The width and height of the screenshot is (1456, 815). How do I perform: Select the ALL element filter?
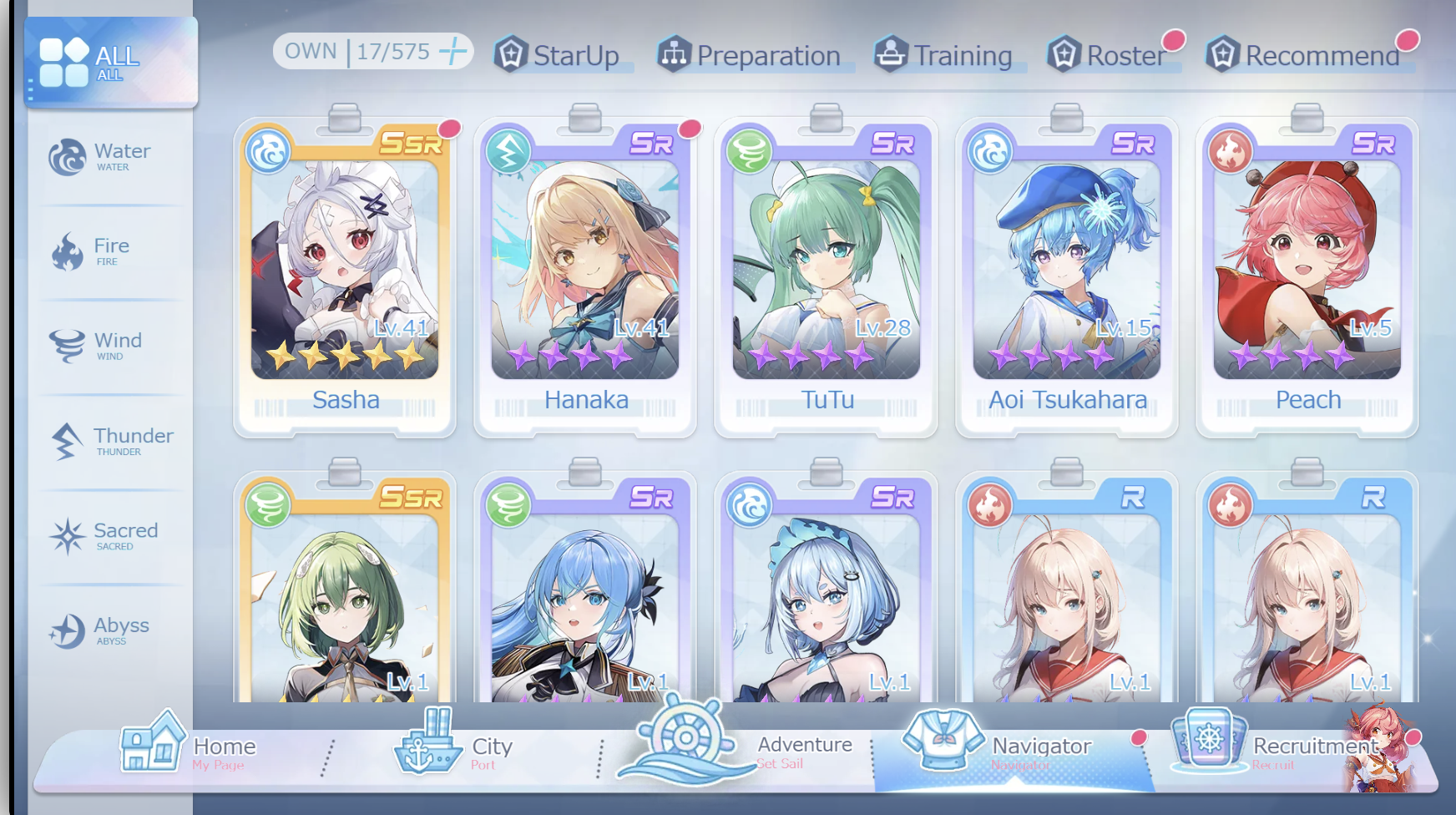[110, 63]
